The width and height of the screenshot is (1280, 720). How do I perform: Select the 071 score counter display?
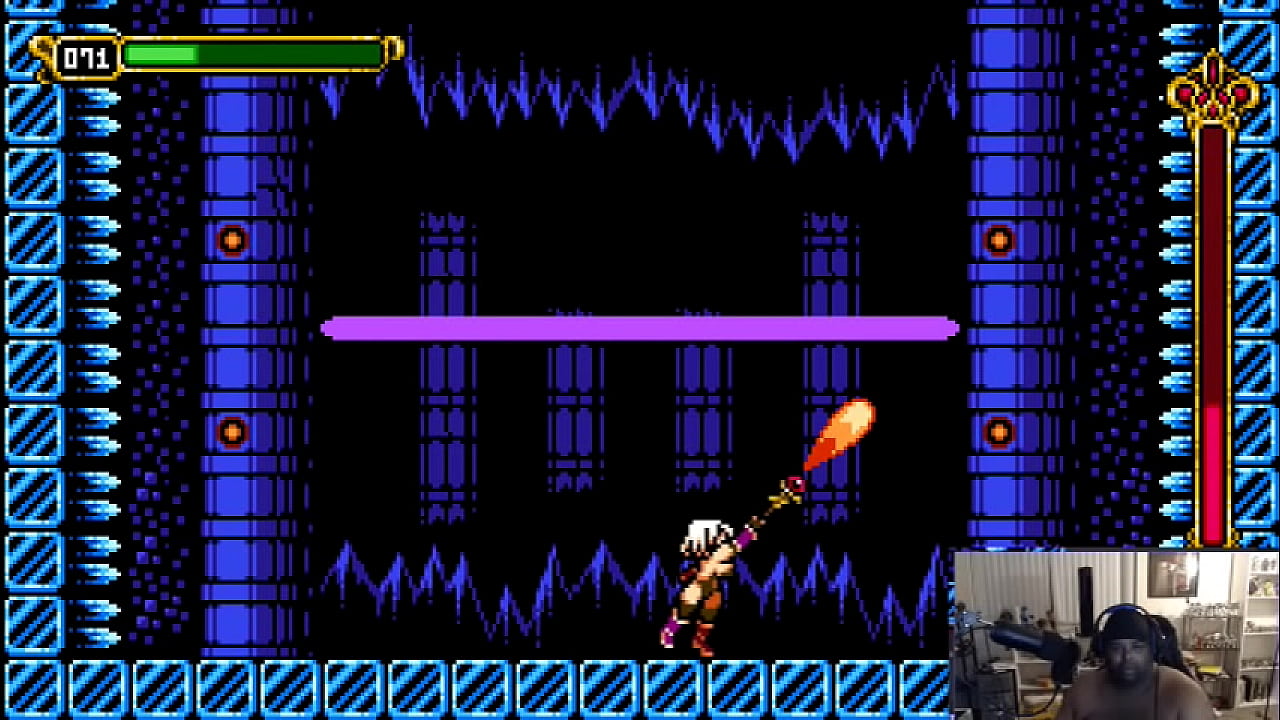tap(88, 55)
